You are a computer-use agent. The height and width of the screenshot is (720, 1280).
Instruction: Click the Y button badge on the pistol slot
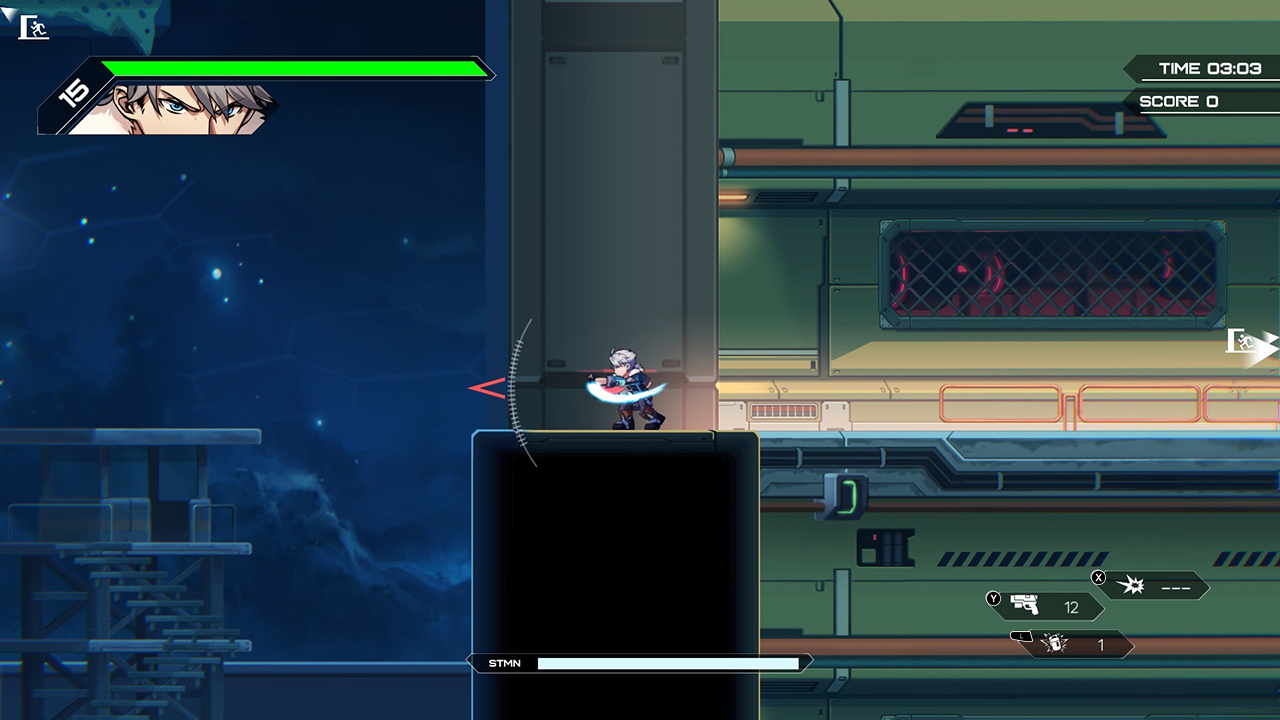click(991, 597)
